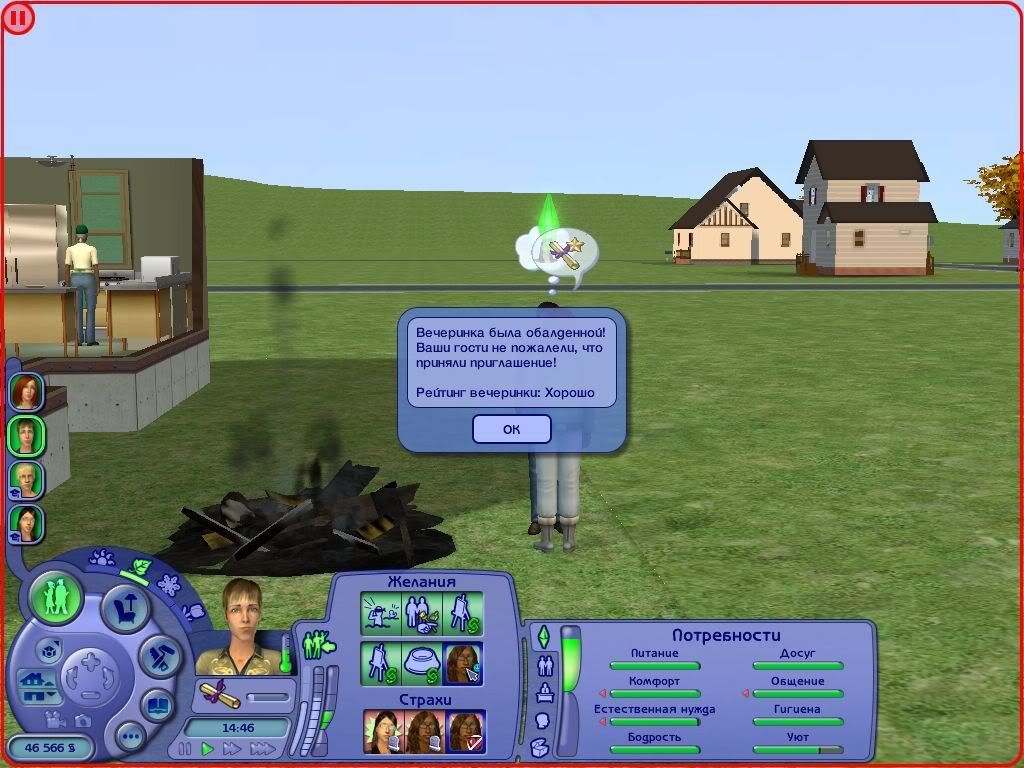Open the story album book icon
The image size is (1024, 768).
click(158, 705)
